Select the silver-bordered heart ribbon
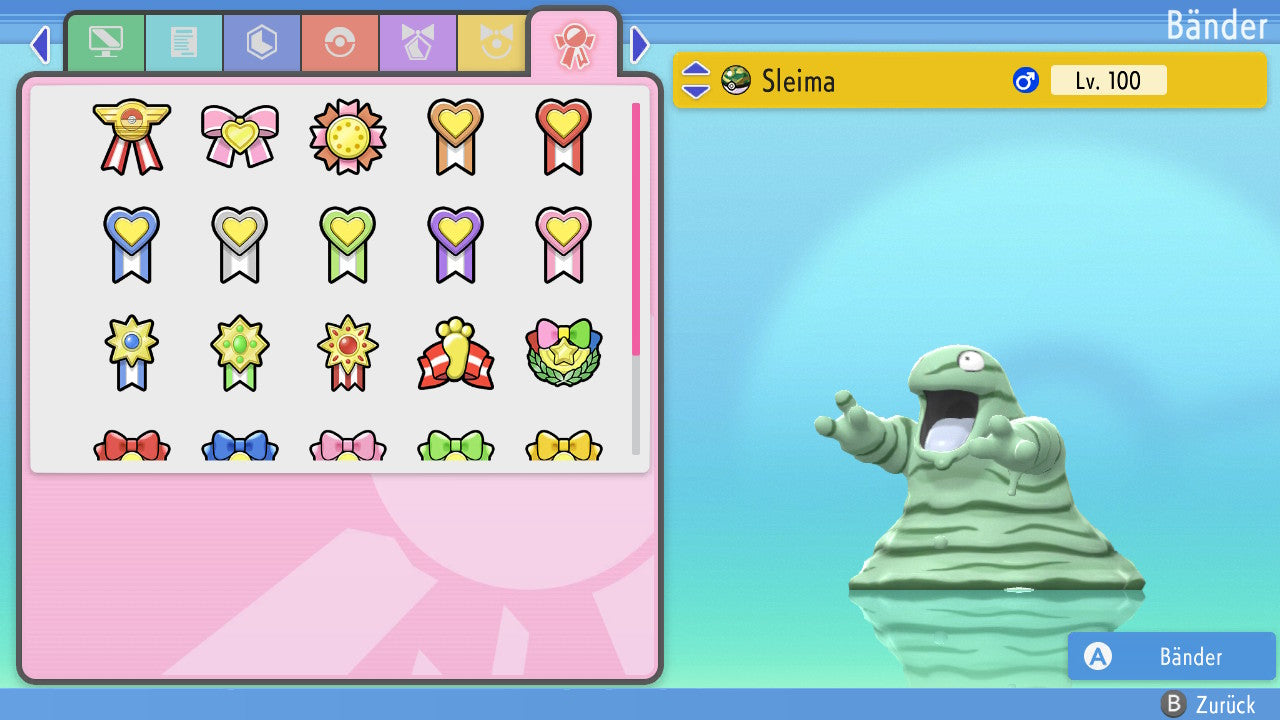 239,244
